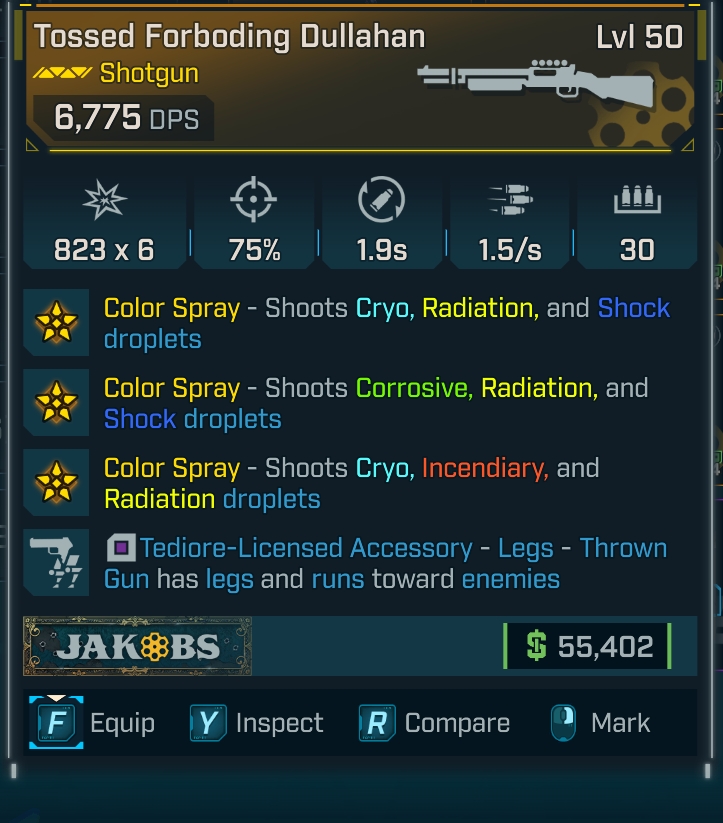Inspect the shotgun from the action bar
The width and height of the screenshot is (723, 823).
(x=257, y=723)
